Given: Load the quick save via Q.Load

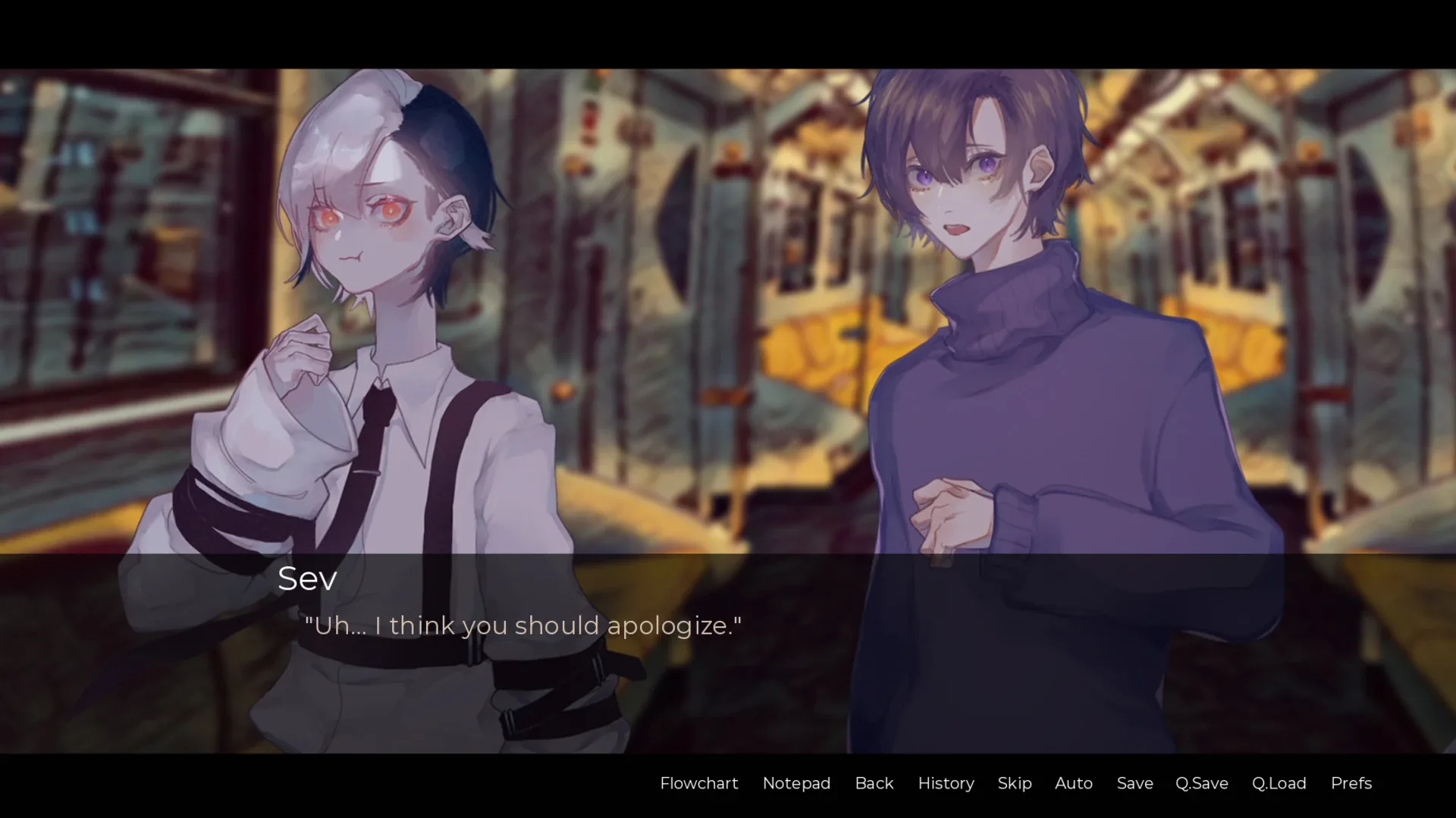Looking at the screenshot, I should pyautogui.click(x=1279, y=783).
